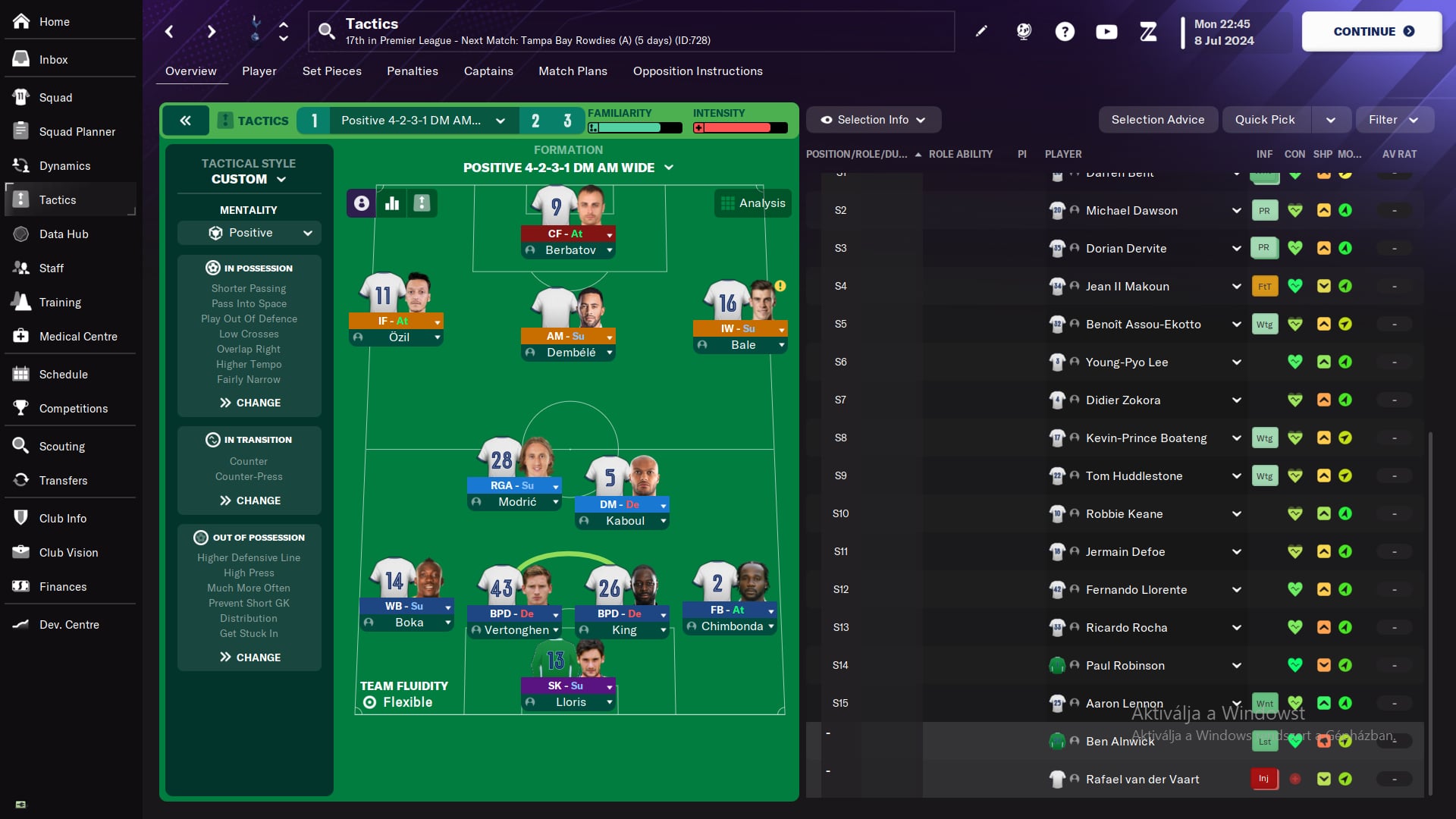Select the player faces view on pitch
The image size is (1456, 819).
pyautogui.click(x=360, y=203)
